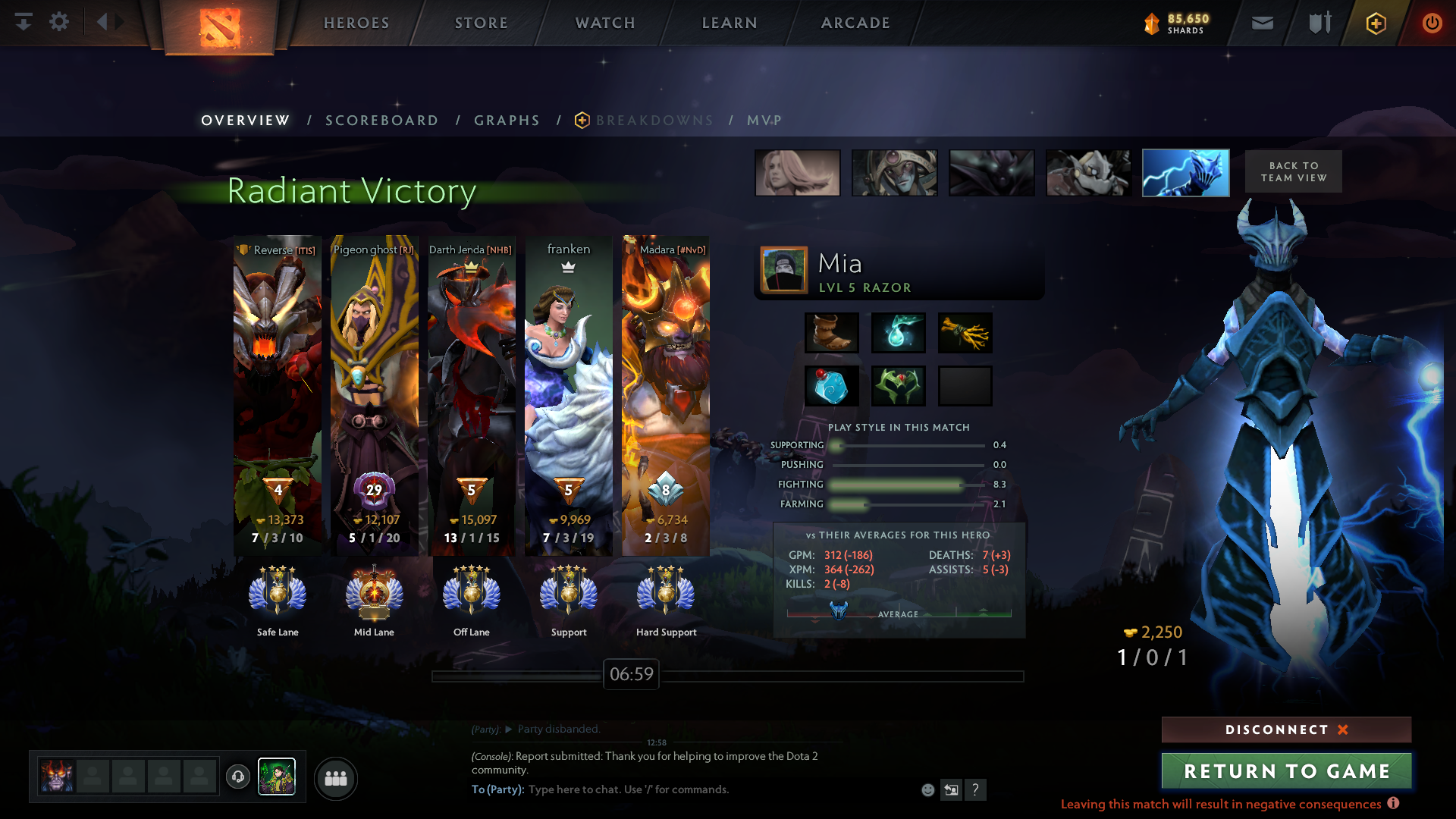Image resolution: width=1456 pixels, height=819 pixels.
Task: Select the Razor hero portrait thumbnail
Action: (1185, 173)
